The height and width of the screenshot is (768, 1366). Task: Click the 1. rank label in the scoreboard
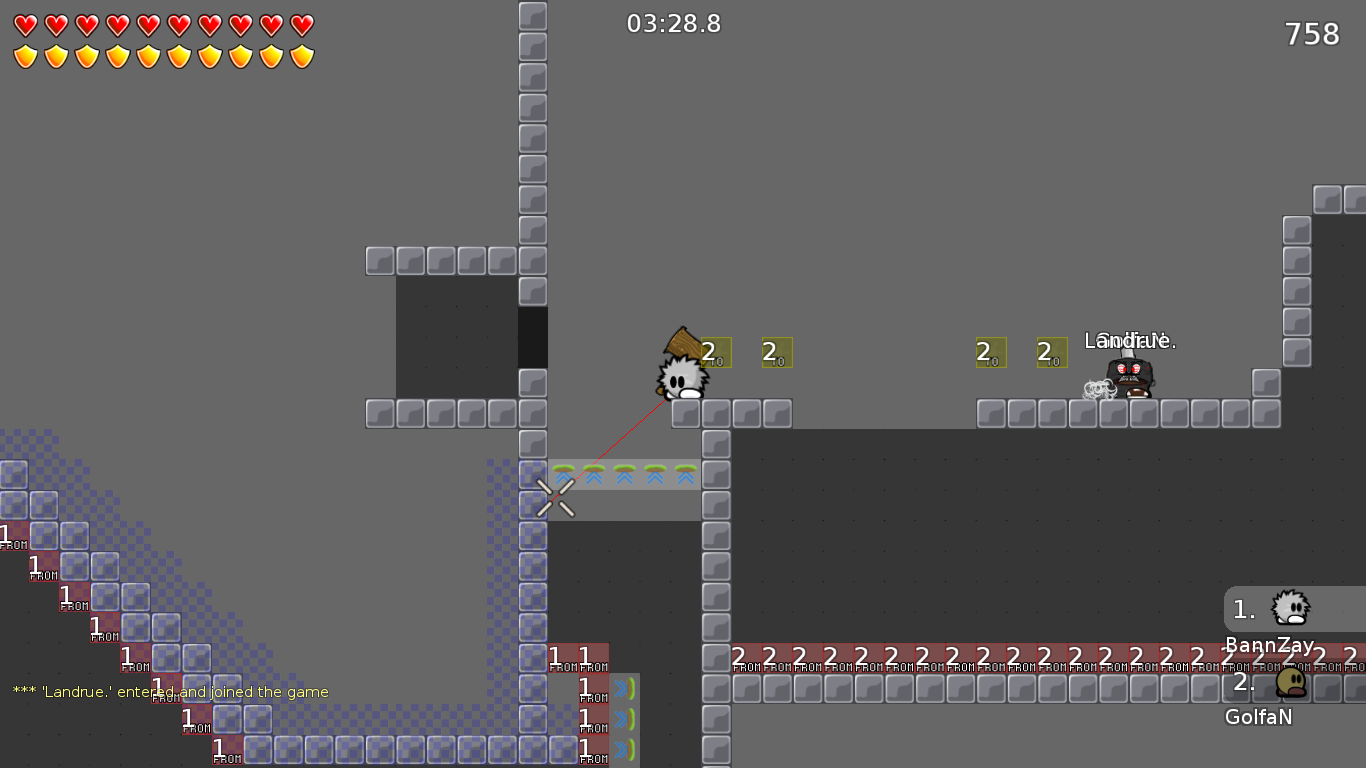tap(1243, 608)
